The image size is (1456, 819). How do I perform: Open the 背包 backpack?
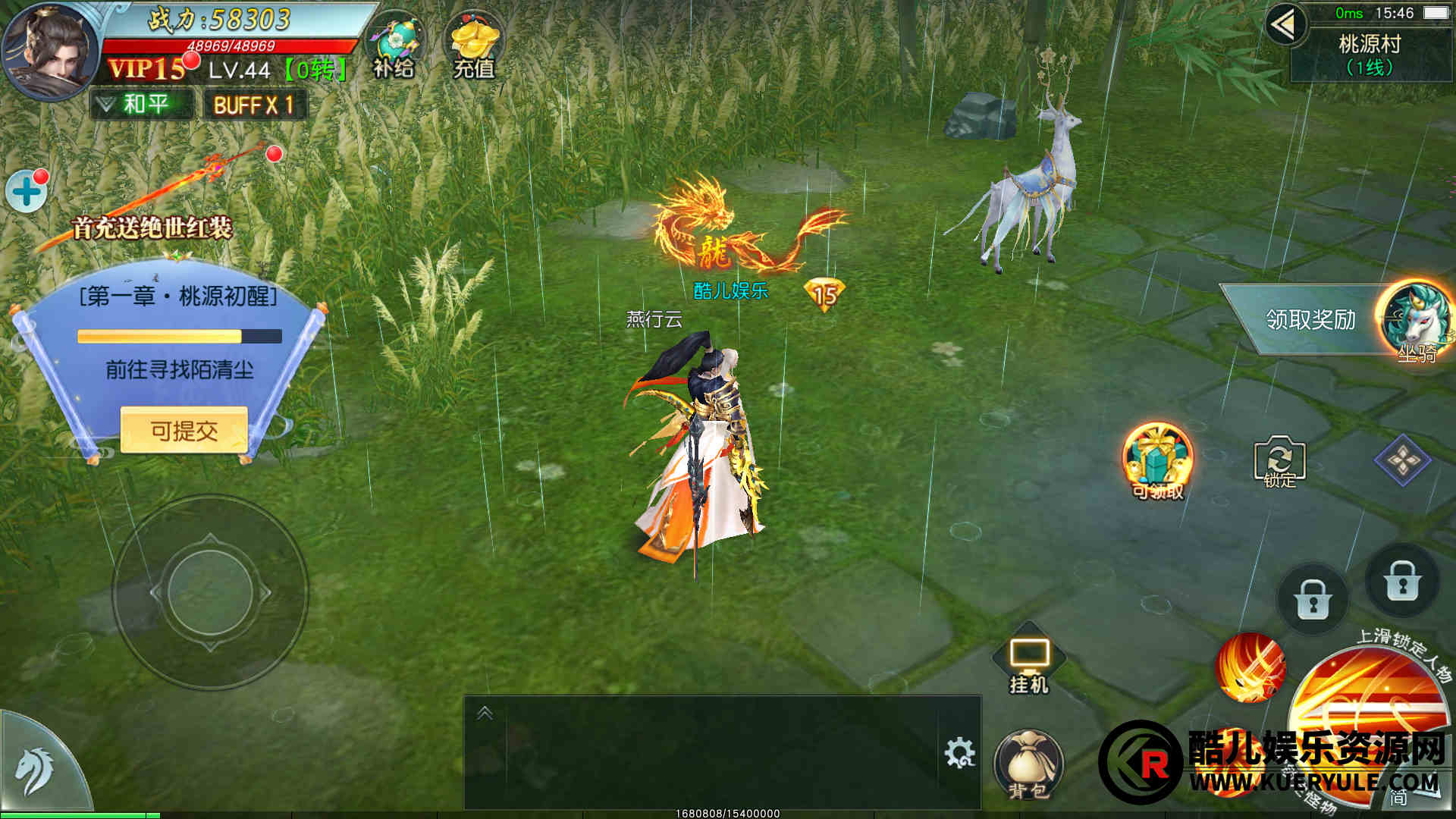(x=1028, y=764)
